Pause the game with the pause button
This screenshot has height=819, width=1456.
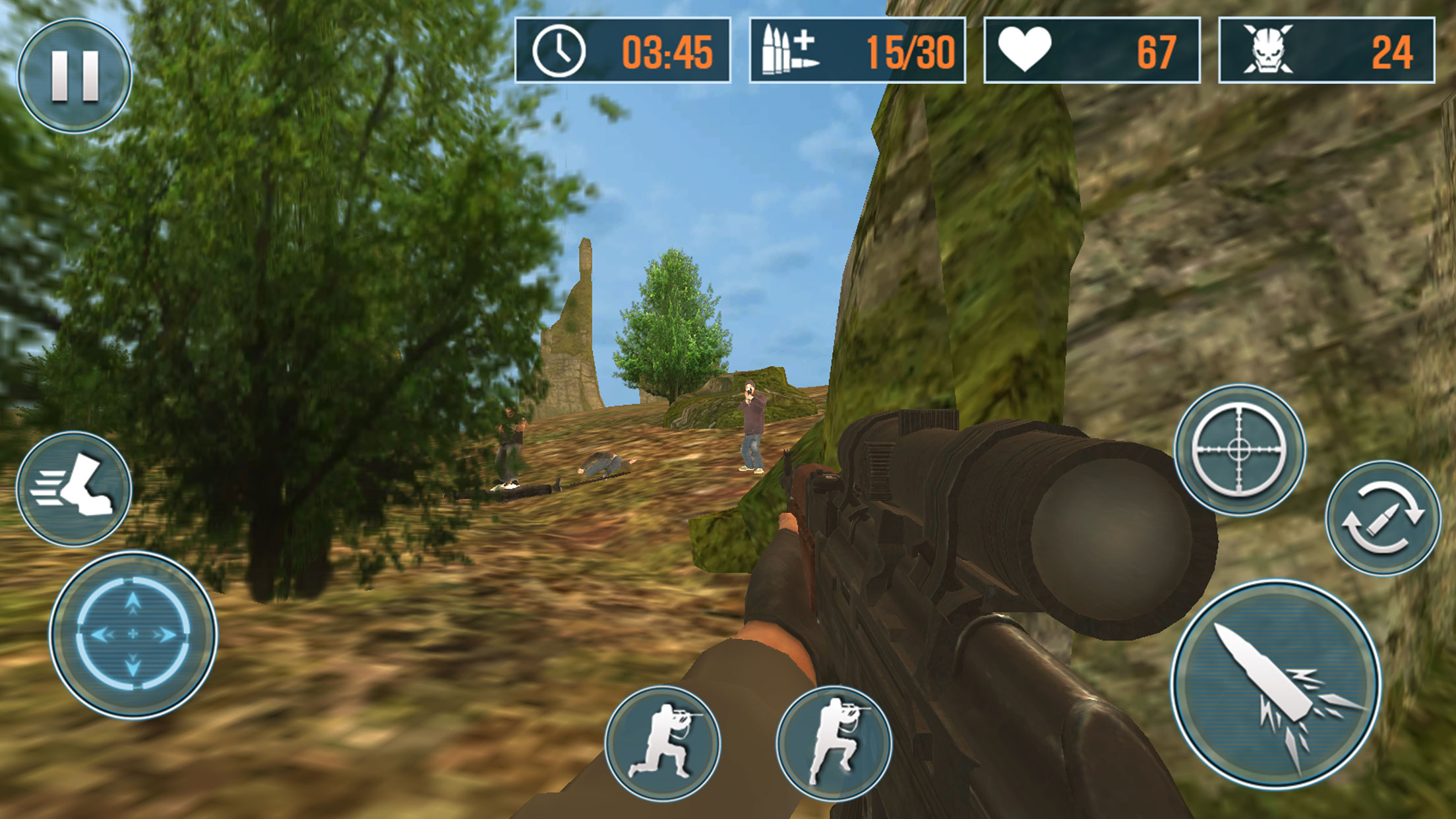[x=75, y=76]
